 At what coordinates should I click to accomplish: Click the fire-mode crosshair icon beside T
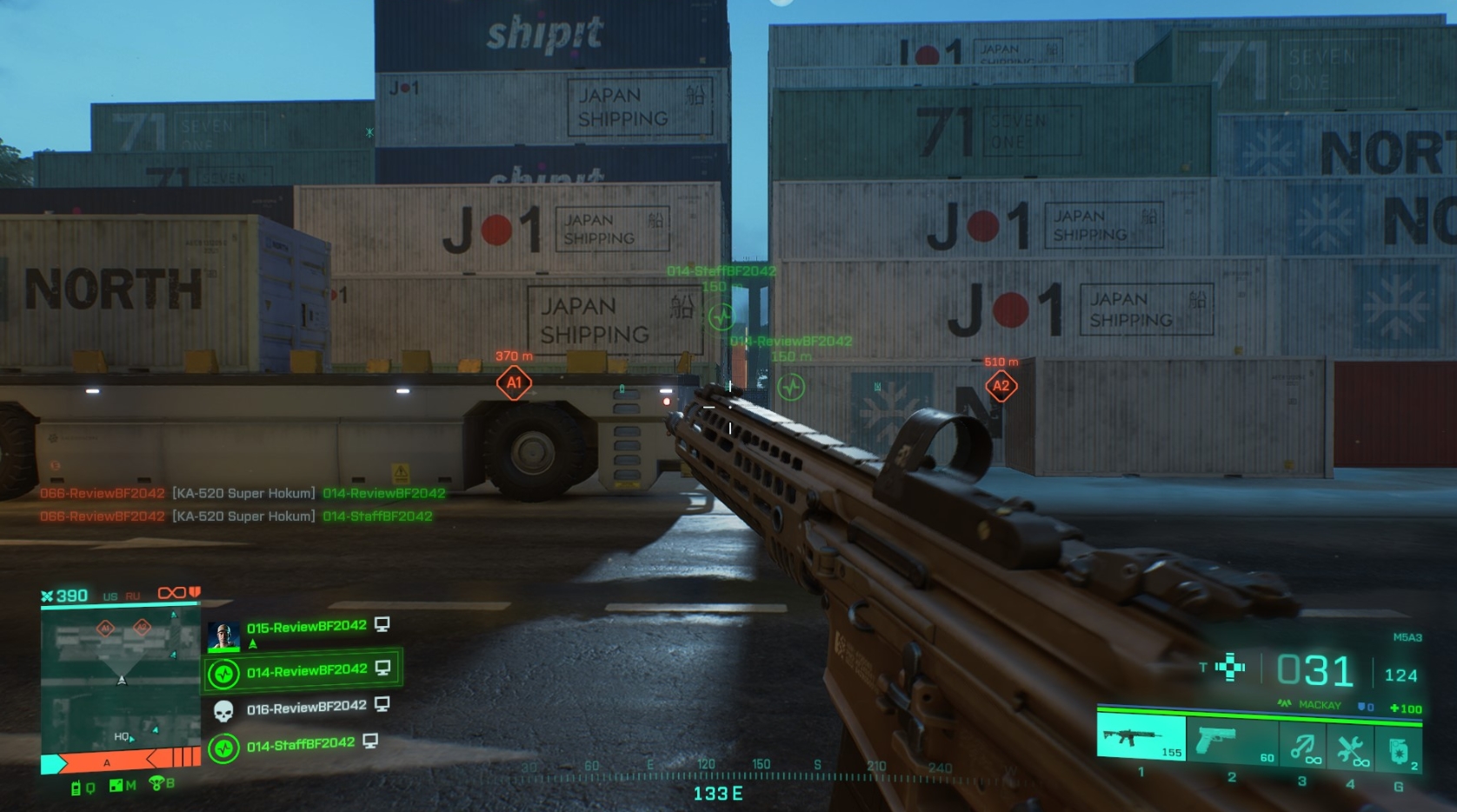pos(1230,667)
